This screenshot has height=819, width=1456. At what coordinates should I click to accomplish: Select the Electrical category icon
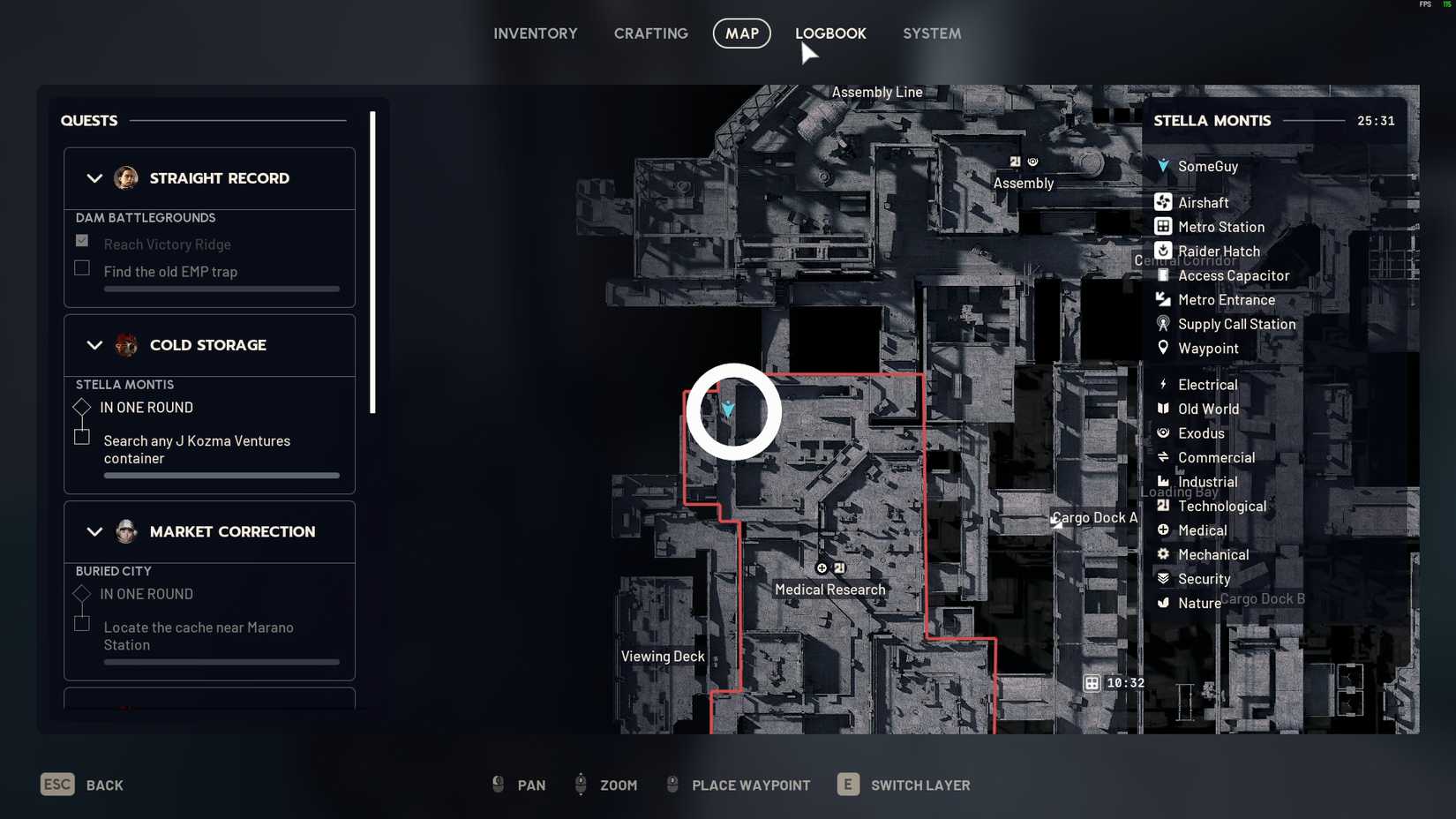1163,385
